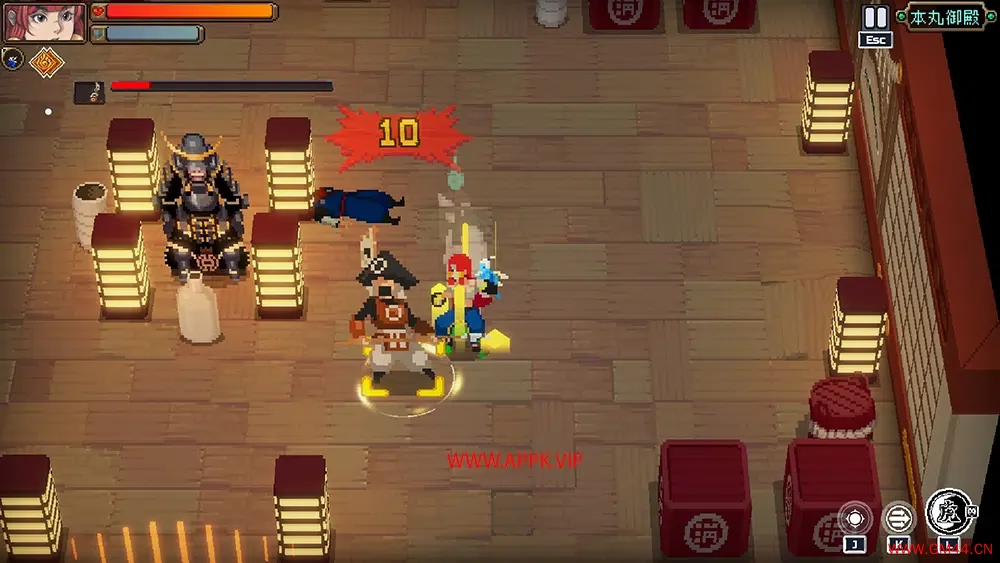Click the 本丸御殿 location label
Screen dimensions: 1000x563
coord(946,16)
